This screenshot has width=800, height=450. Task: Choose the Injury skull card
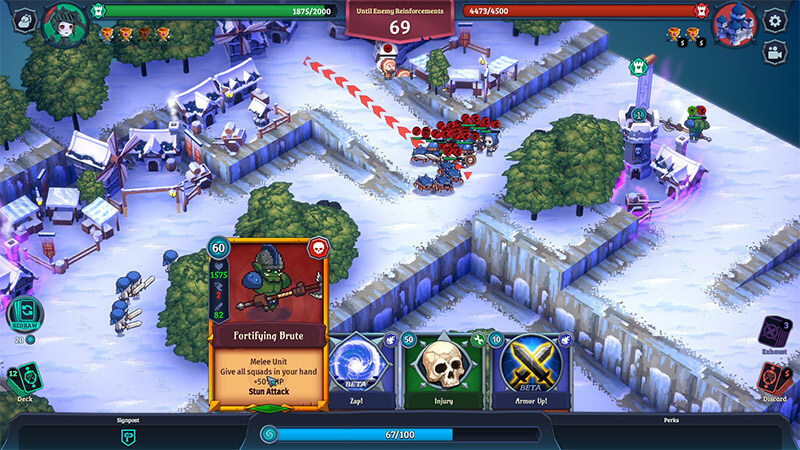(443, 368)
